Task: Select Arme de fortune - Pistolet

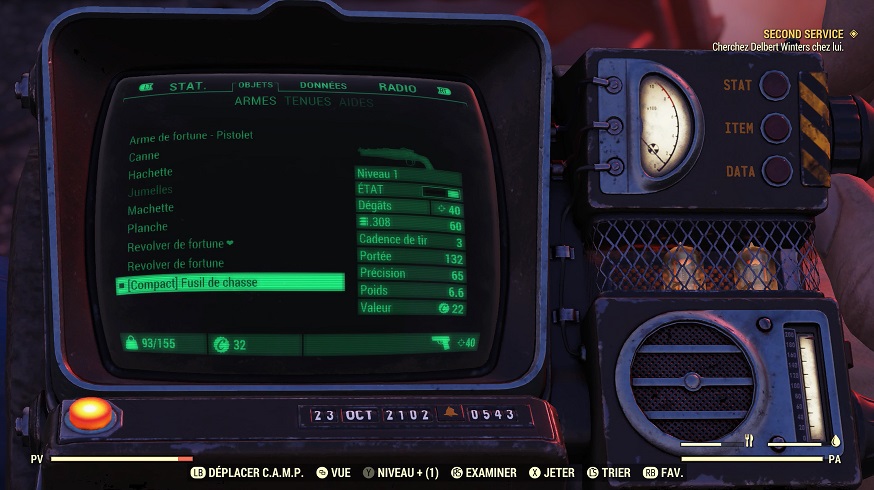Action: [191, 137]
